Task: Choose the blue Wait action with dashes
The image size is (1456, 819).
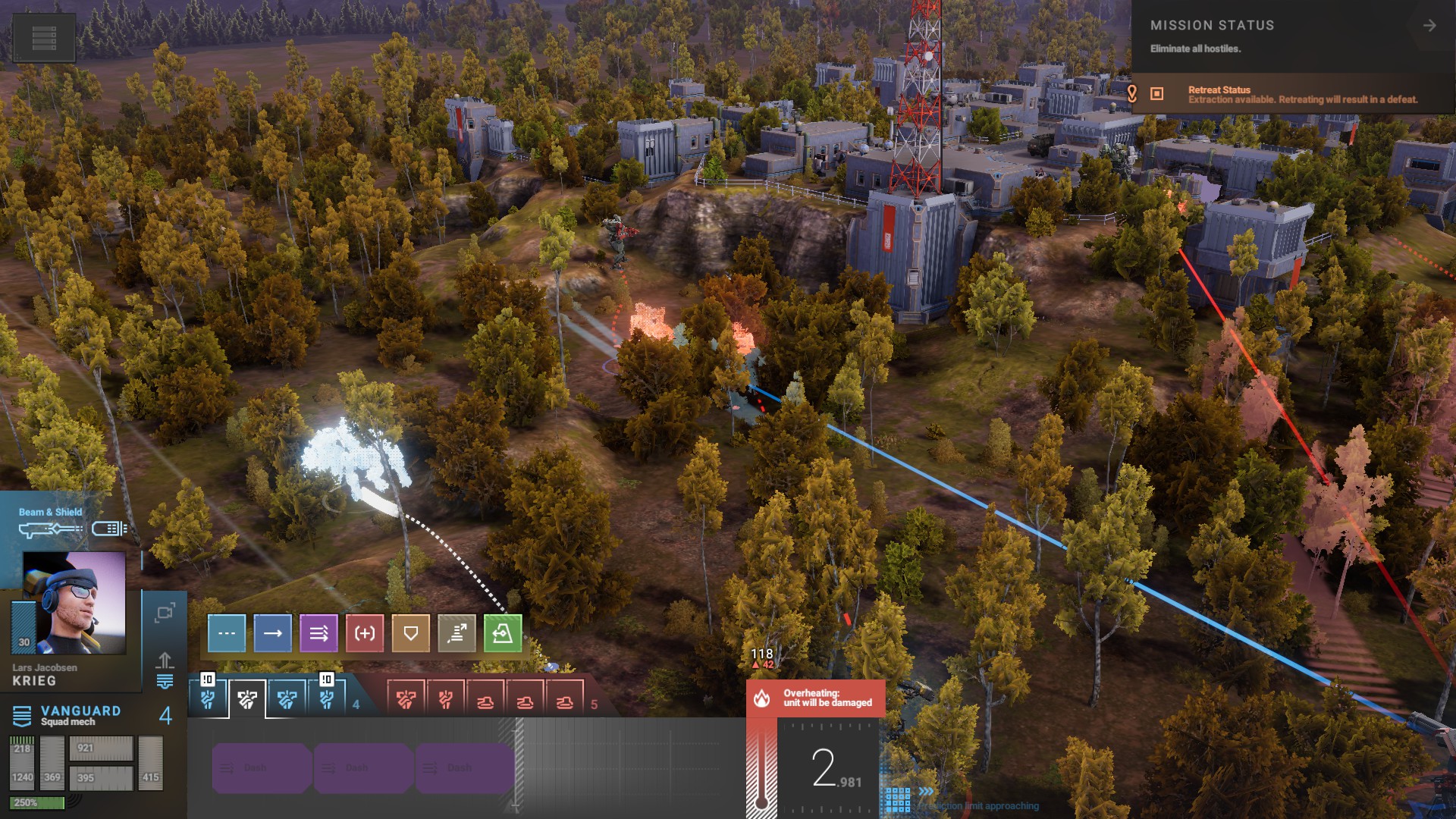Action: [x=227, y=633]
